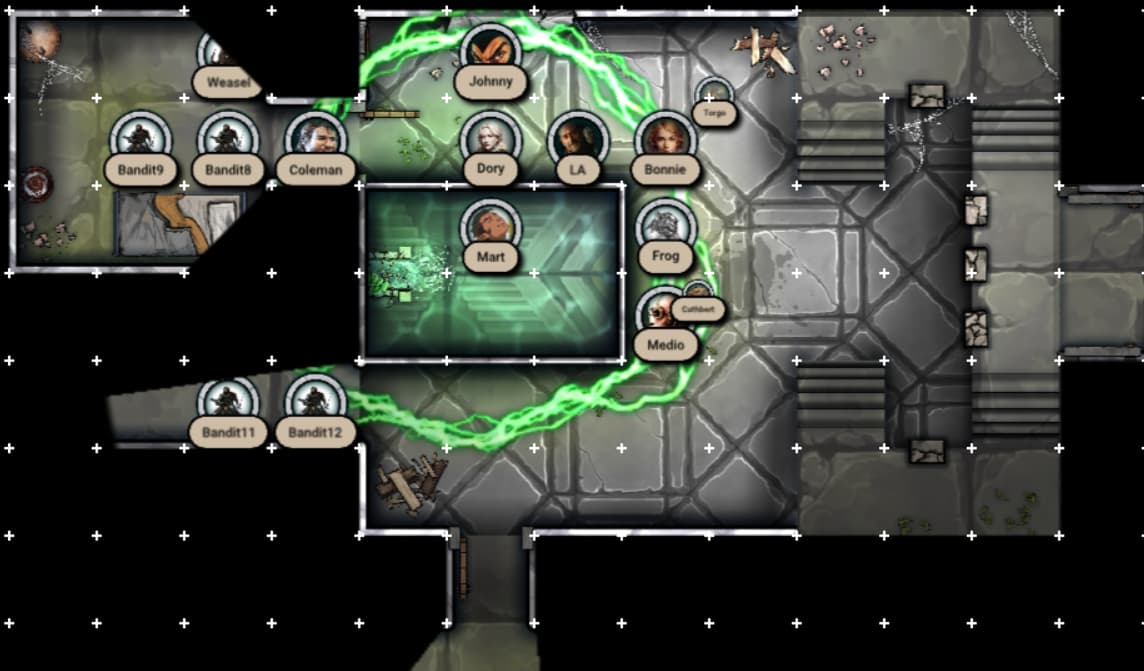Choose the Bandit8 token
The image size is (1144, 671).
point(229,138)
